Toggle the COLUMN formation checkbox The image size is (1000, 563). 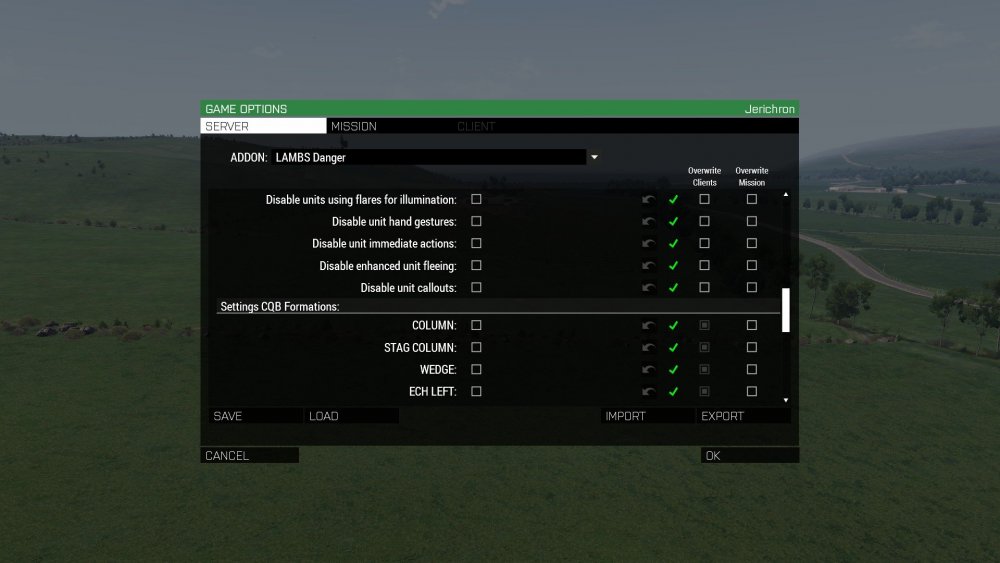click(x=476, y=325)
